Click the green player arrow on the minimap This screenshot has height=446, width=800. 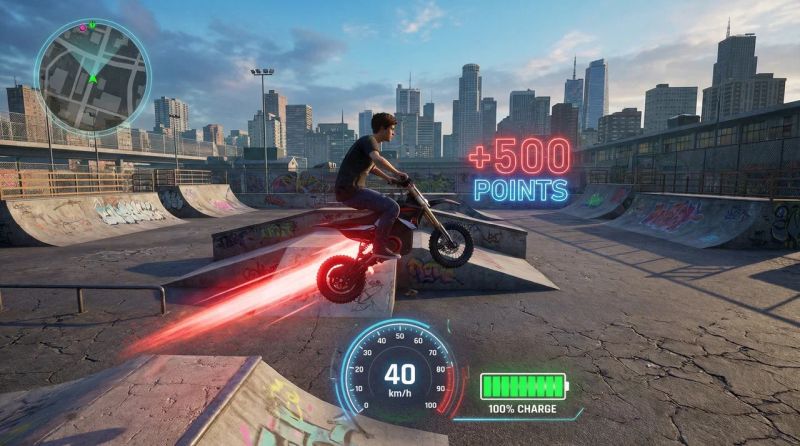pyautogui.click(x=92, y=76)
